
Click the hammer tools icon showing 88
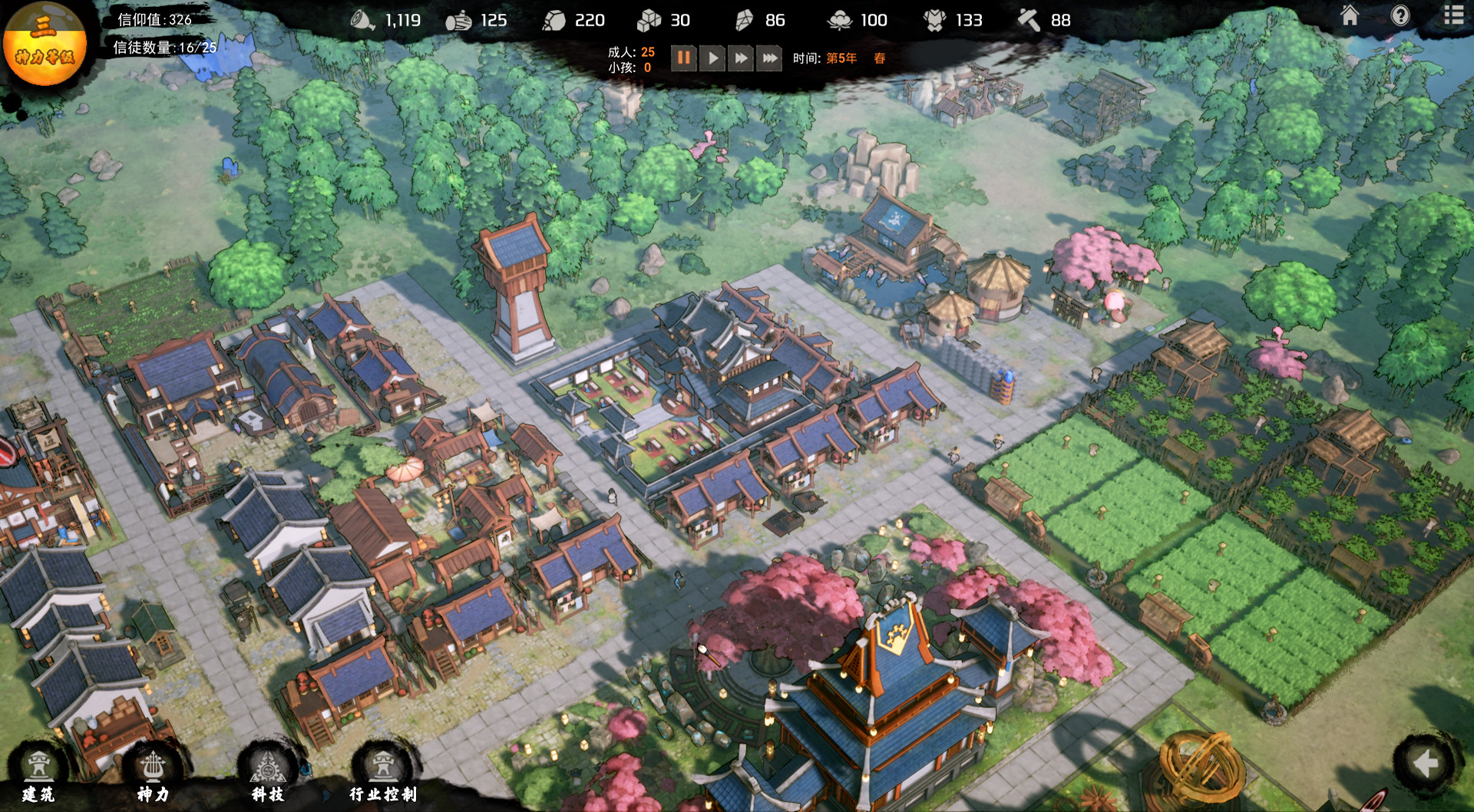point(1029,20)
